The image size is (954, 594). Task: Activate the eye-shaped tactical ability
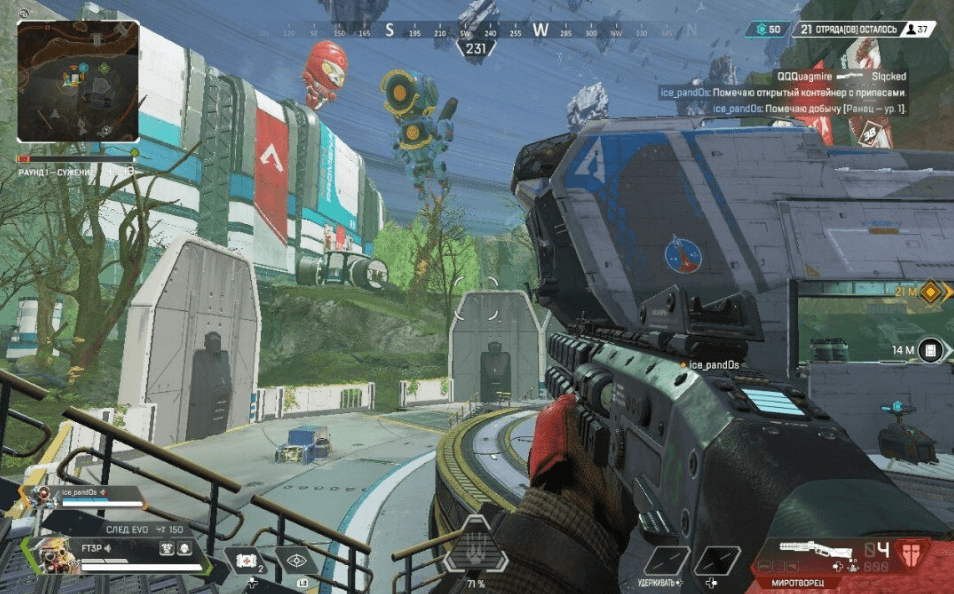point(297,562)
